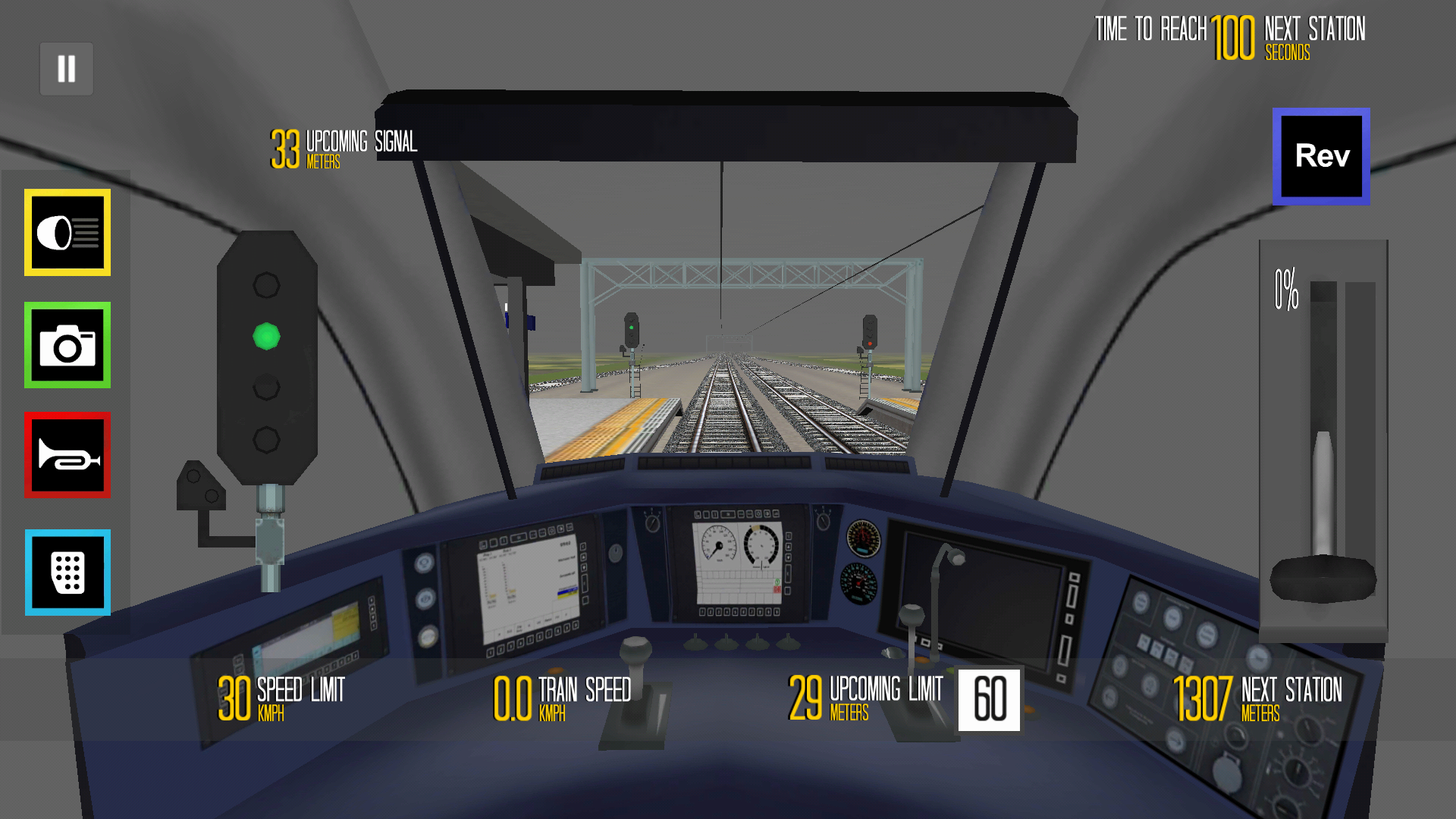Open the keypad brake control

pos(67,574)
